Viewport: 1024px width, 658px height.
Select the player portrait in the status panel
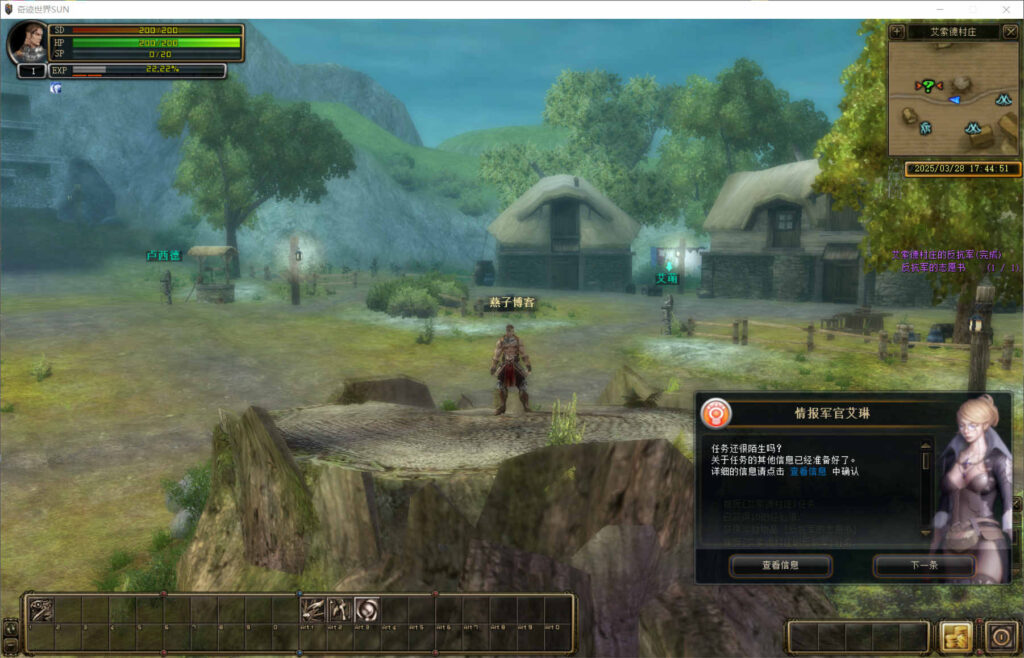pos(28,42)
